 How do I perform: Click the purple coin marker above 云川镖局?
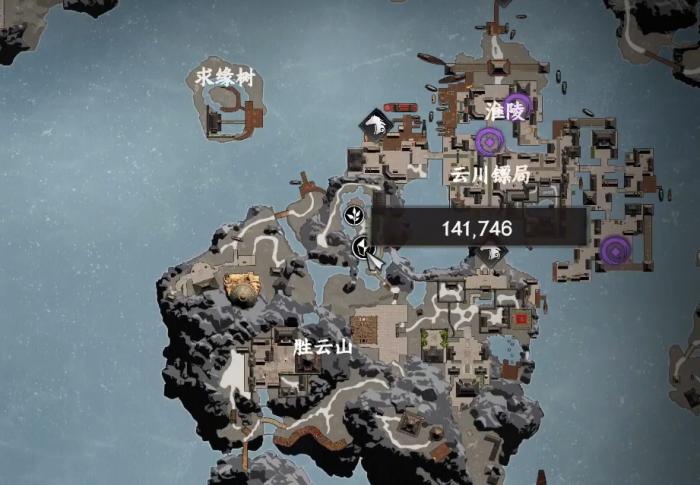pos(489,142)
